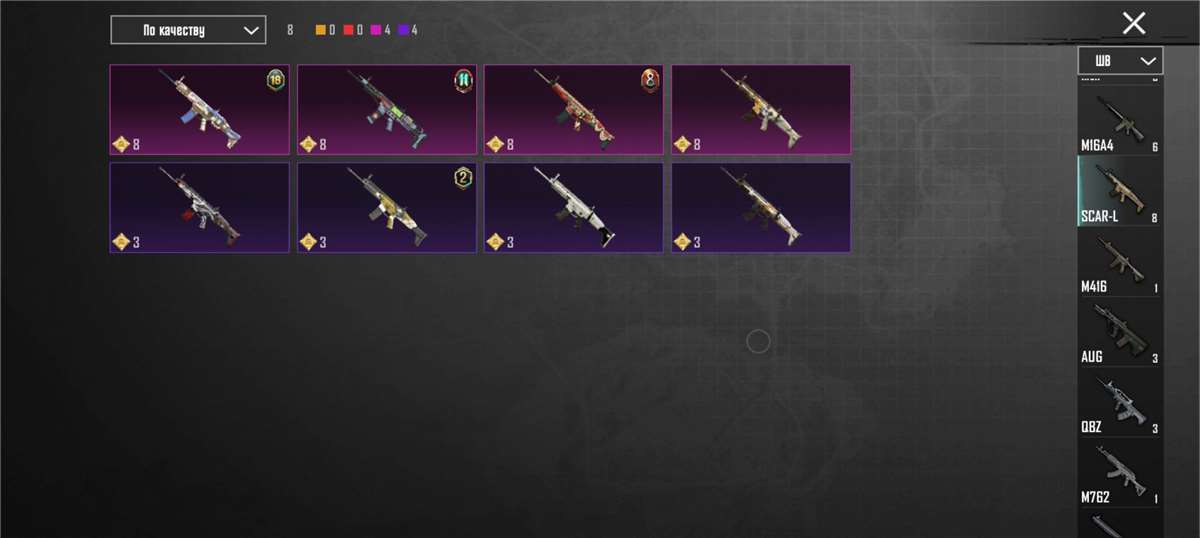
Task: Pick the skin with level 2 badge
Action: point(386,208)
